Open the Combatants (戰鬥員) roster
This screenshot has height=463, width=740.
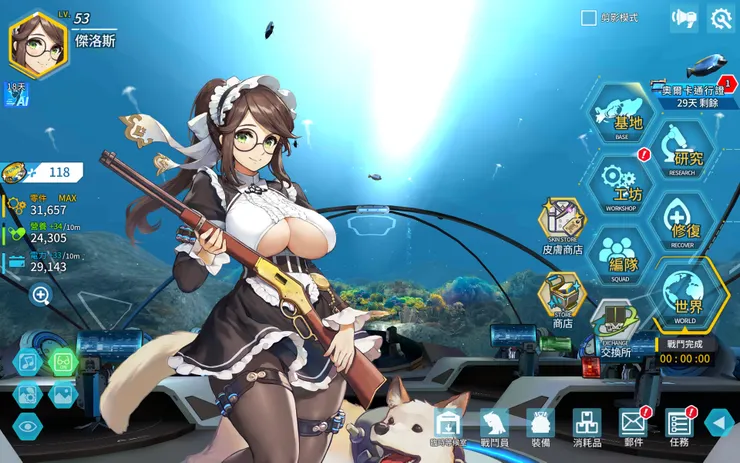tap(494, 424)
